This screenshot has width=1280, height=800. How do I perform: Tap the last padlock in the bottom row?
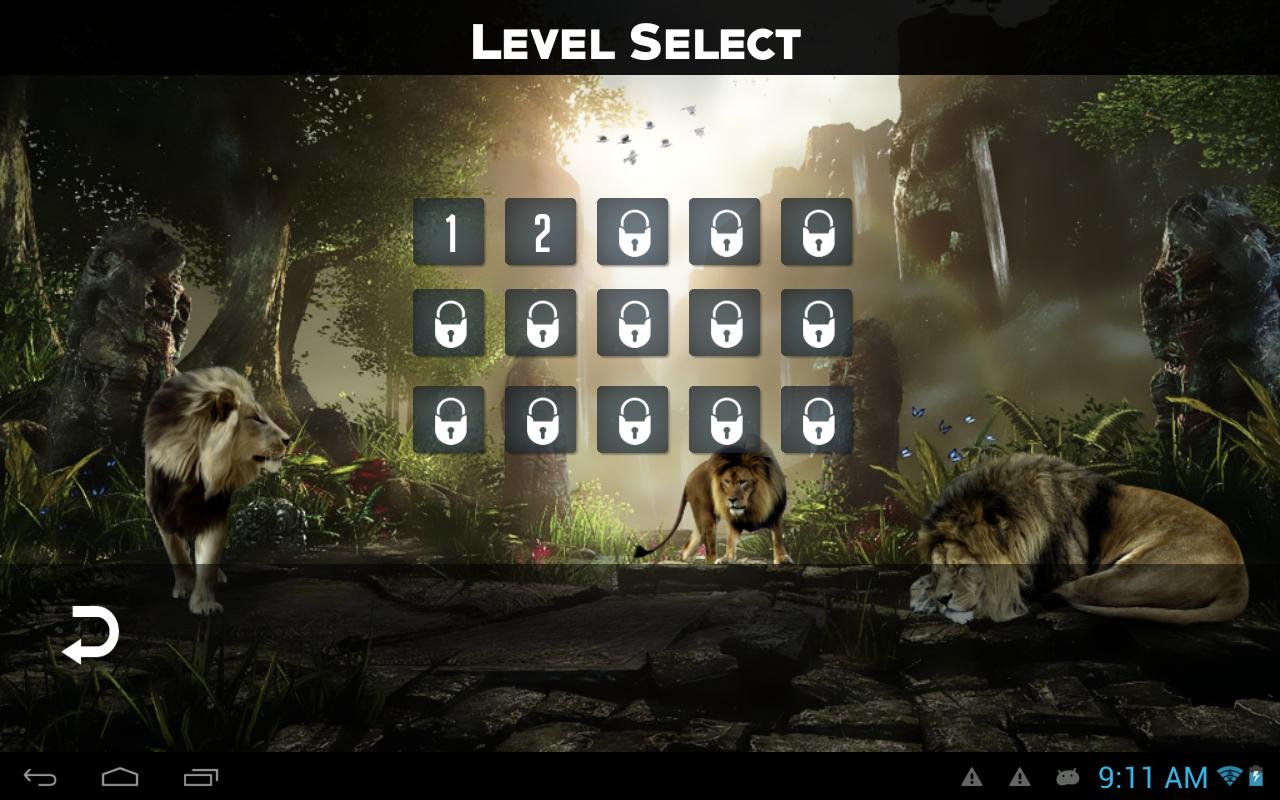tap(816, 418)
